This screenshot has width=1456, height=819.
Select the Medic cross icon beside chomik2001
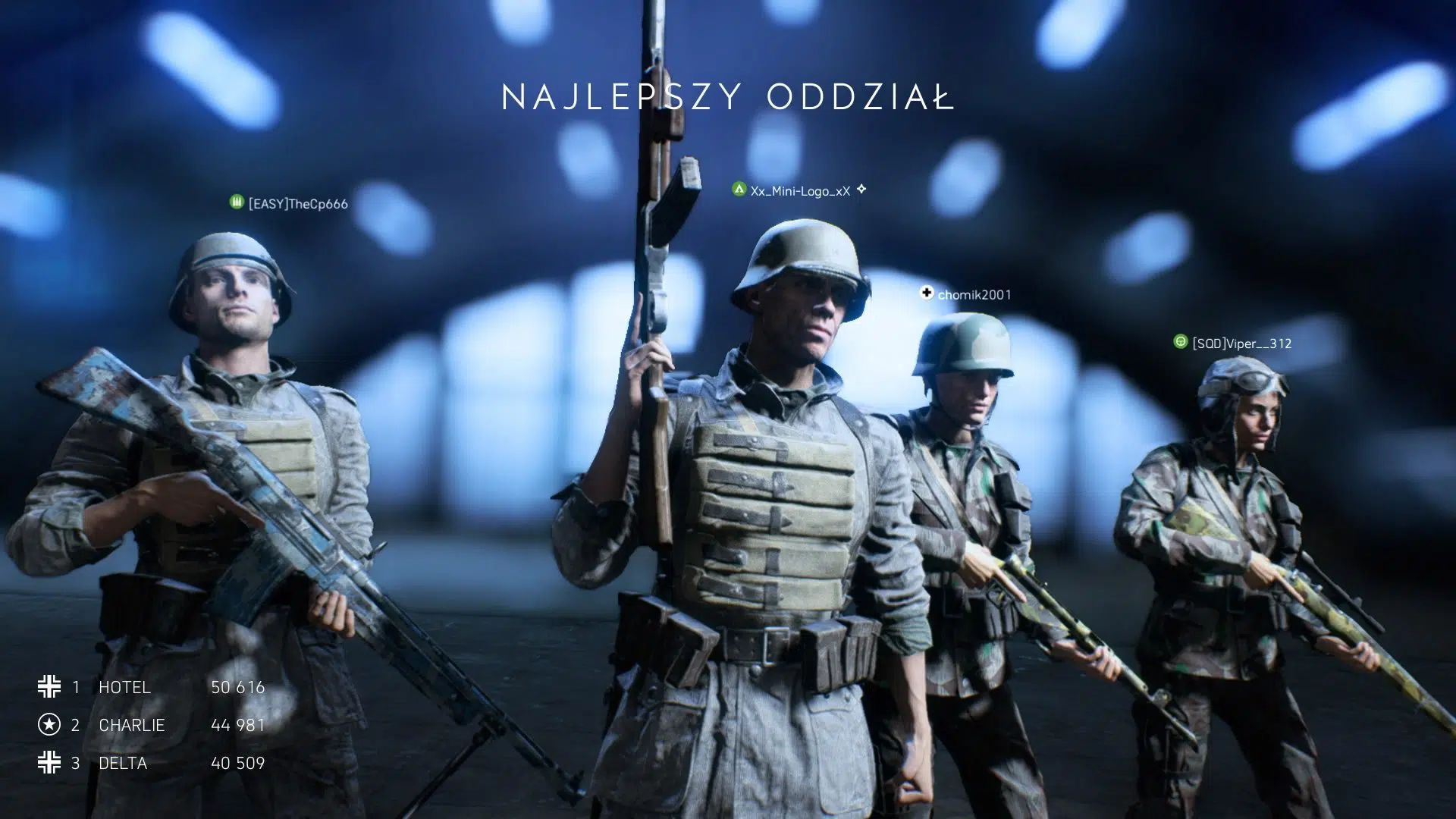[x=927, y=293]
